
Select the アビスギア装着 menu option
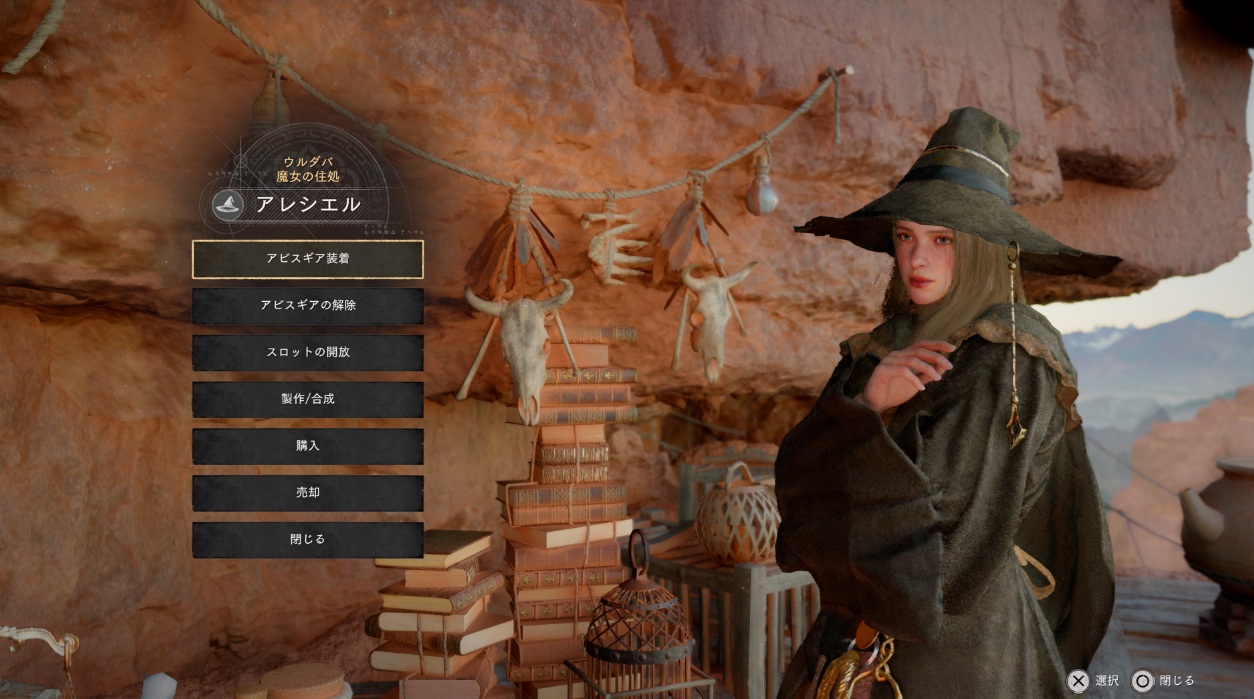[307, 259]
